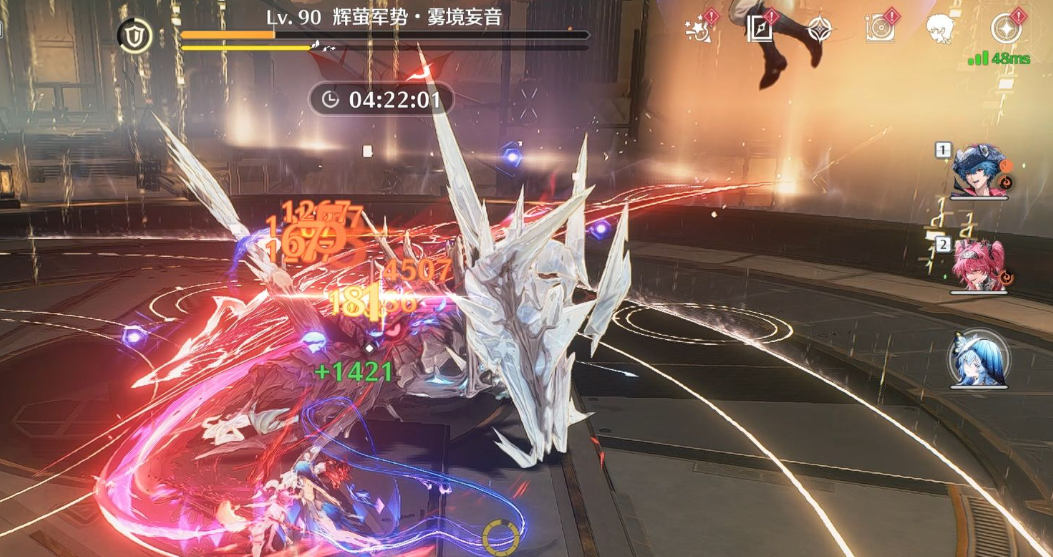Image resolution: width=1053 pixels, height=557 pixels.
Task: Open the sparkling stars events icon
Action: coord(698,29)
